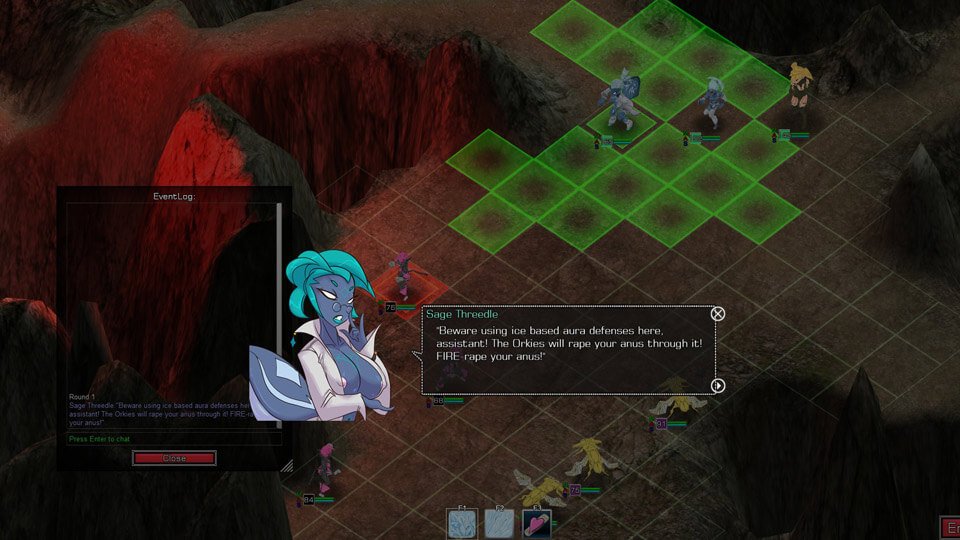Screen dimensions: 960x540
Task: Click the red End button at screen edge
Action: 950,527
